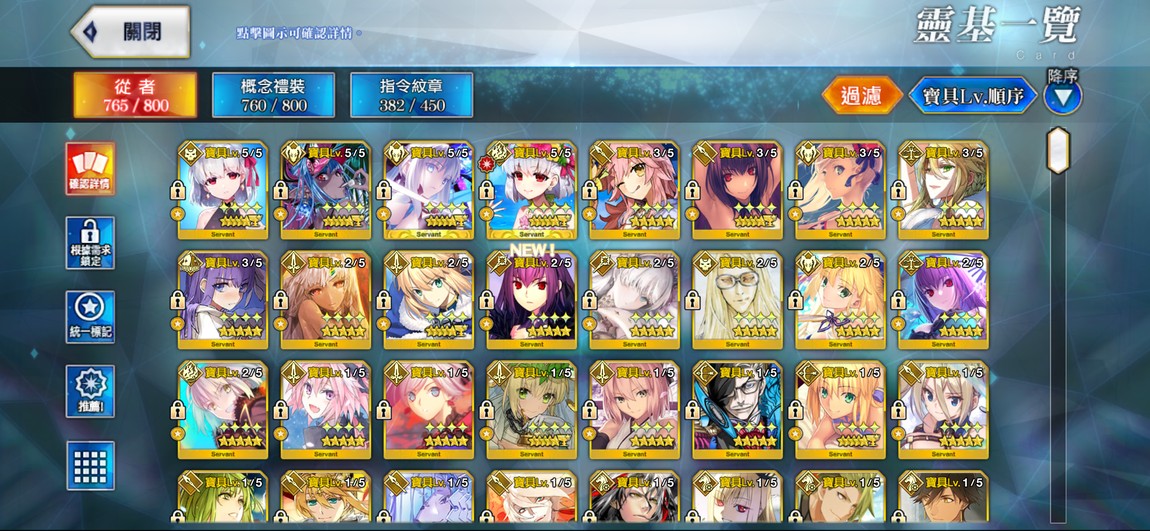Choose the 統一標記 star marking button
The image size is (1150, 531).
point(90,317)
